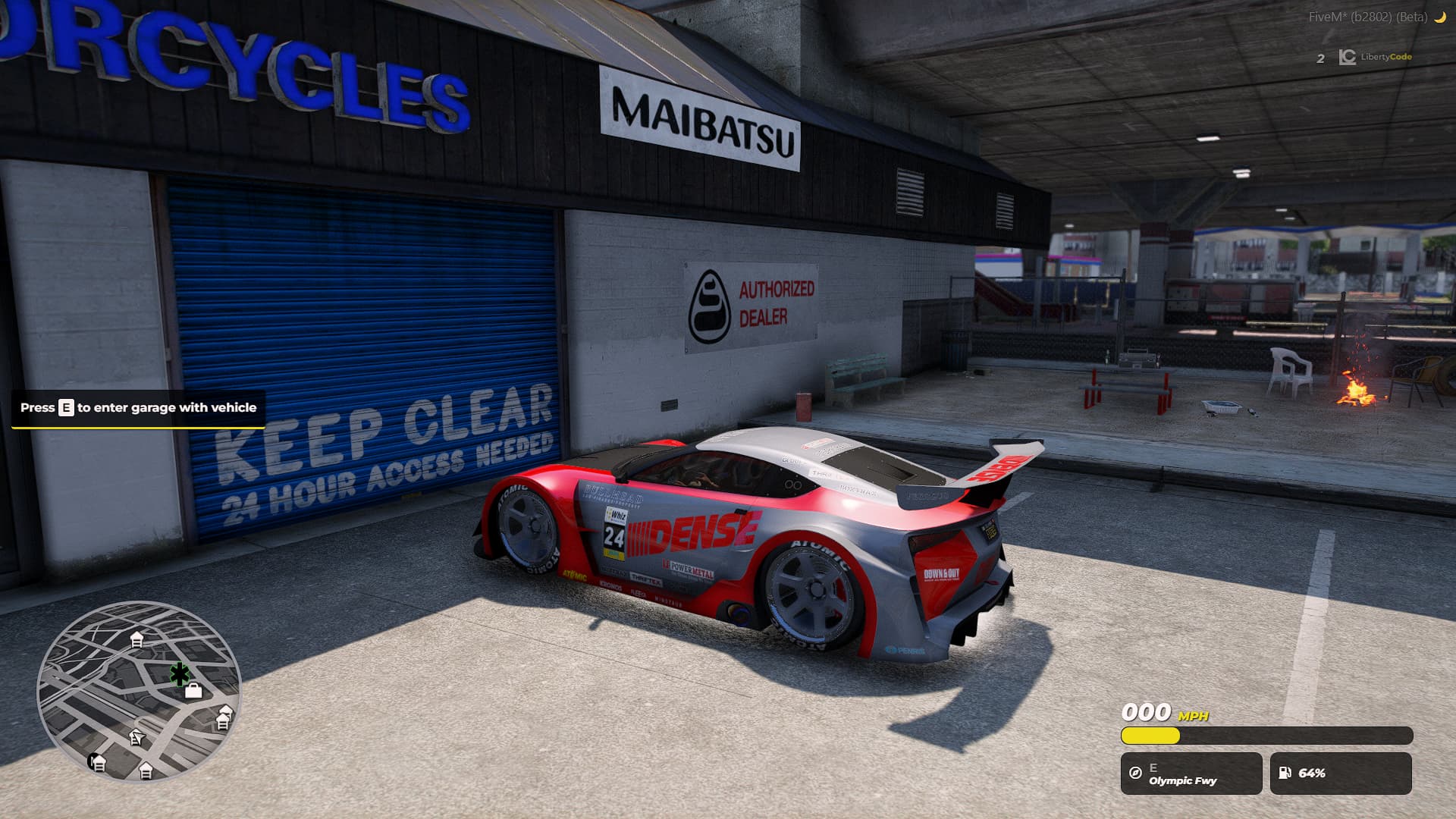1456x819 pixels.
Task: Toggle the E heading indicator above Olympic Fwy
Action: (x=1153, y=767)
